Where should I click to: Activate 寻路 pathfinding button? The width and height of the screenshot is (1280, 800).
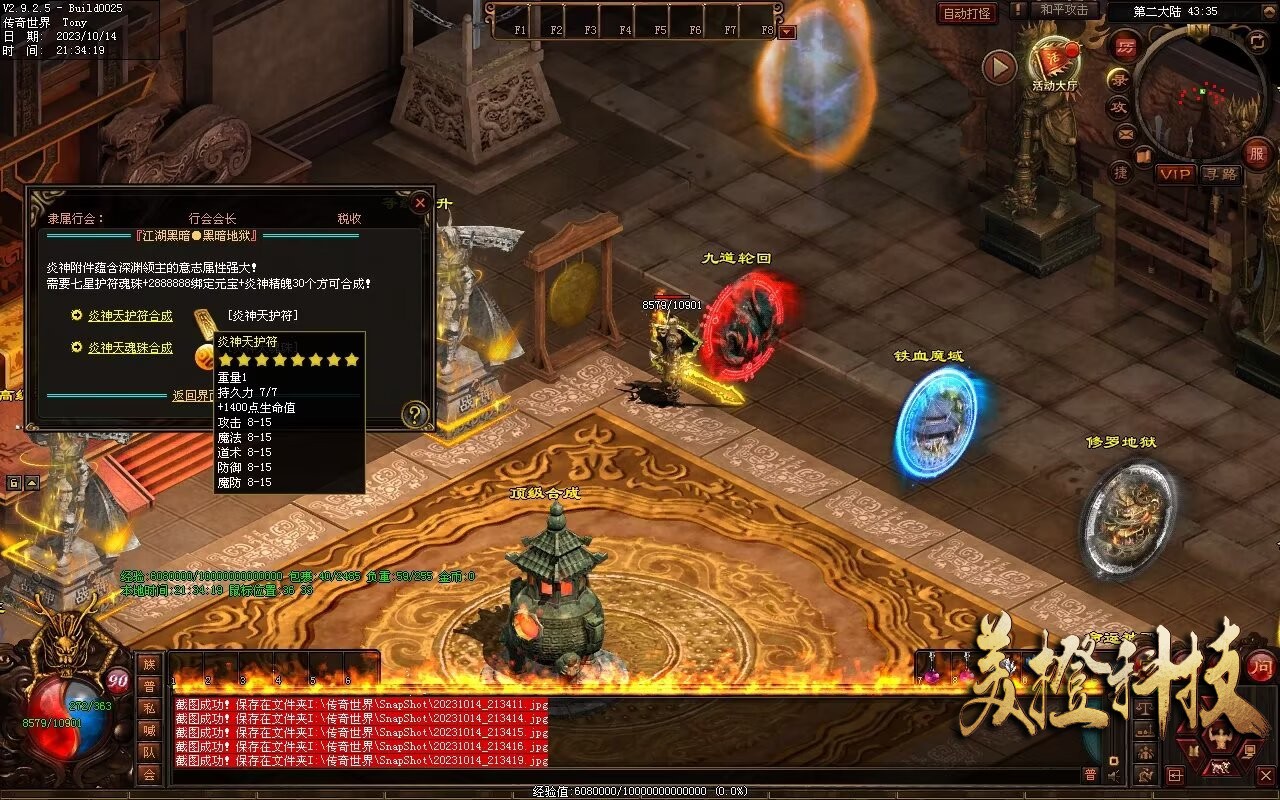point(1220,174)
